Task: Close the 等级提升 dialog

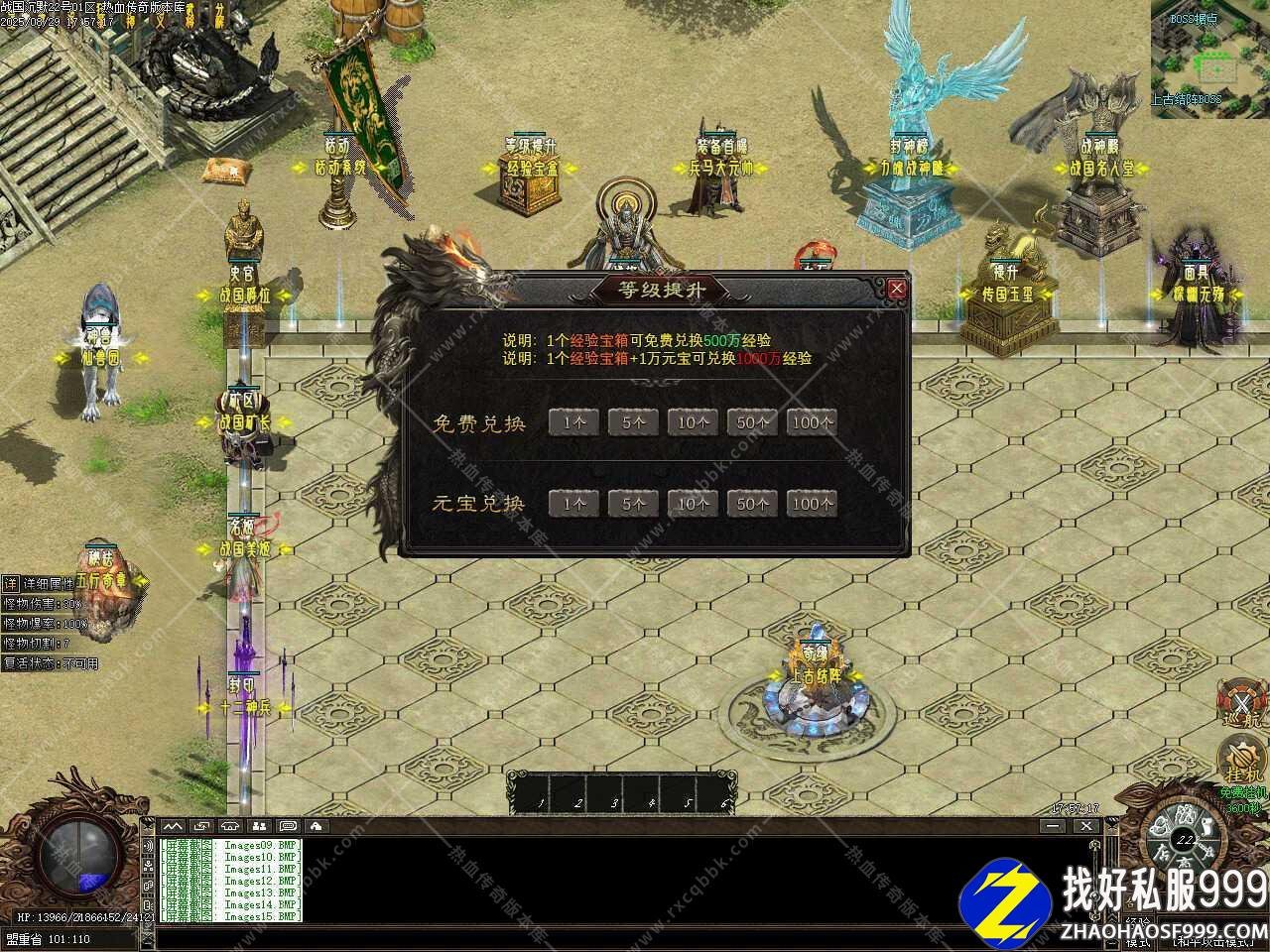Action: (897, 289)
